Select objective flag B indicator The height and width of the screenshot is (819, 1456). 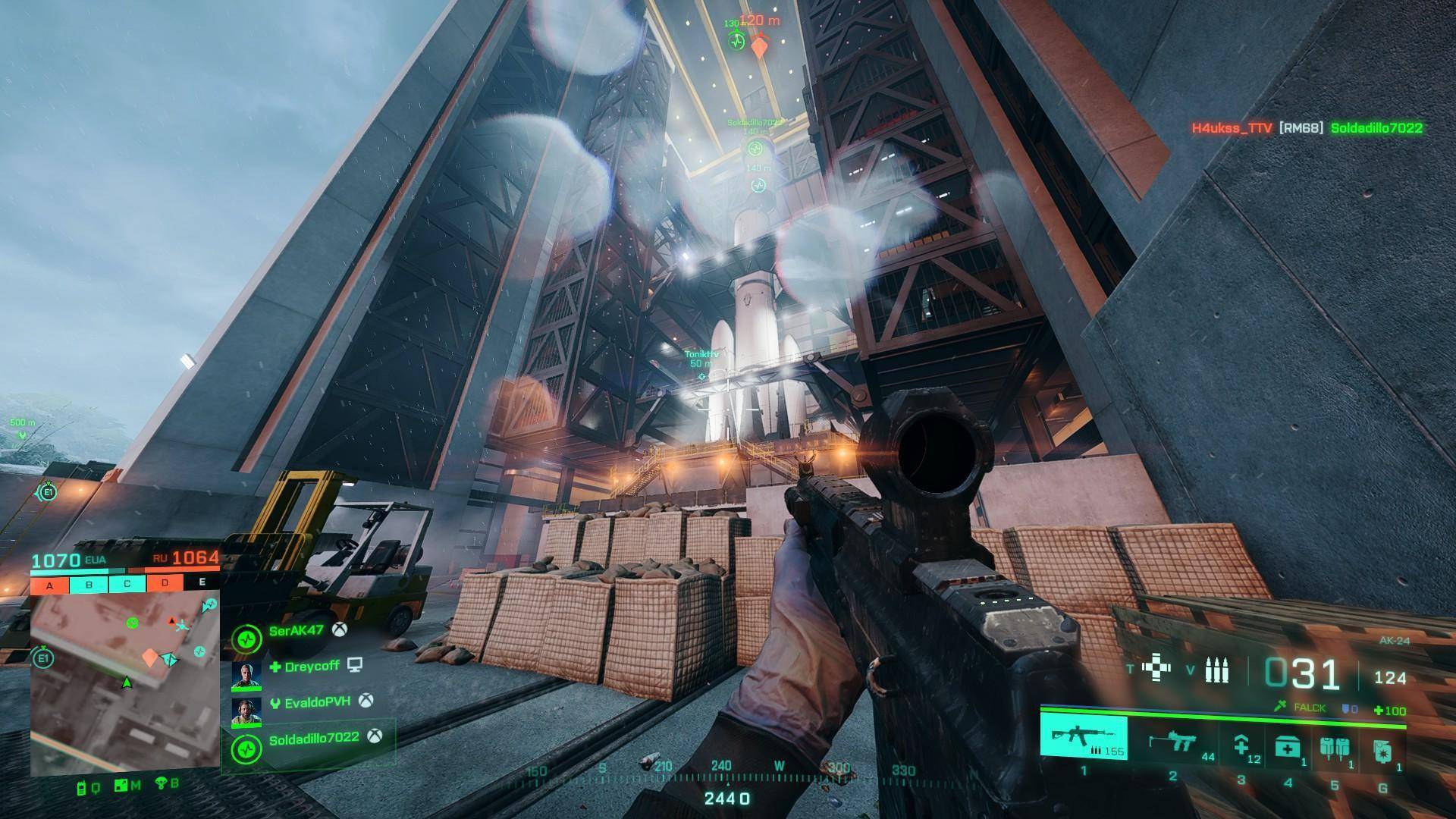[89, 585]
